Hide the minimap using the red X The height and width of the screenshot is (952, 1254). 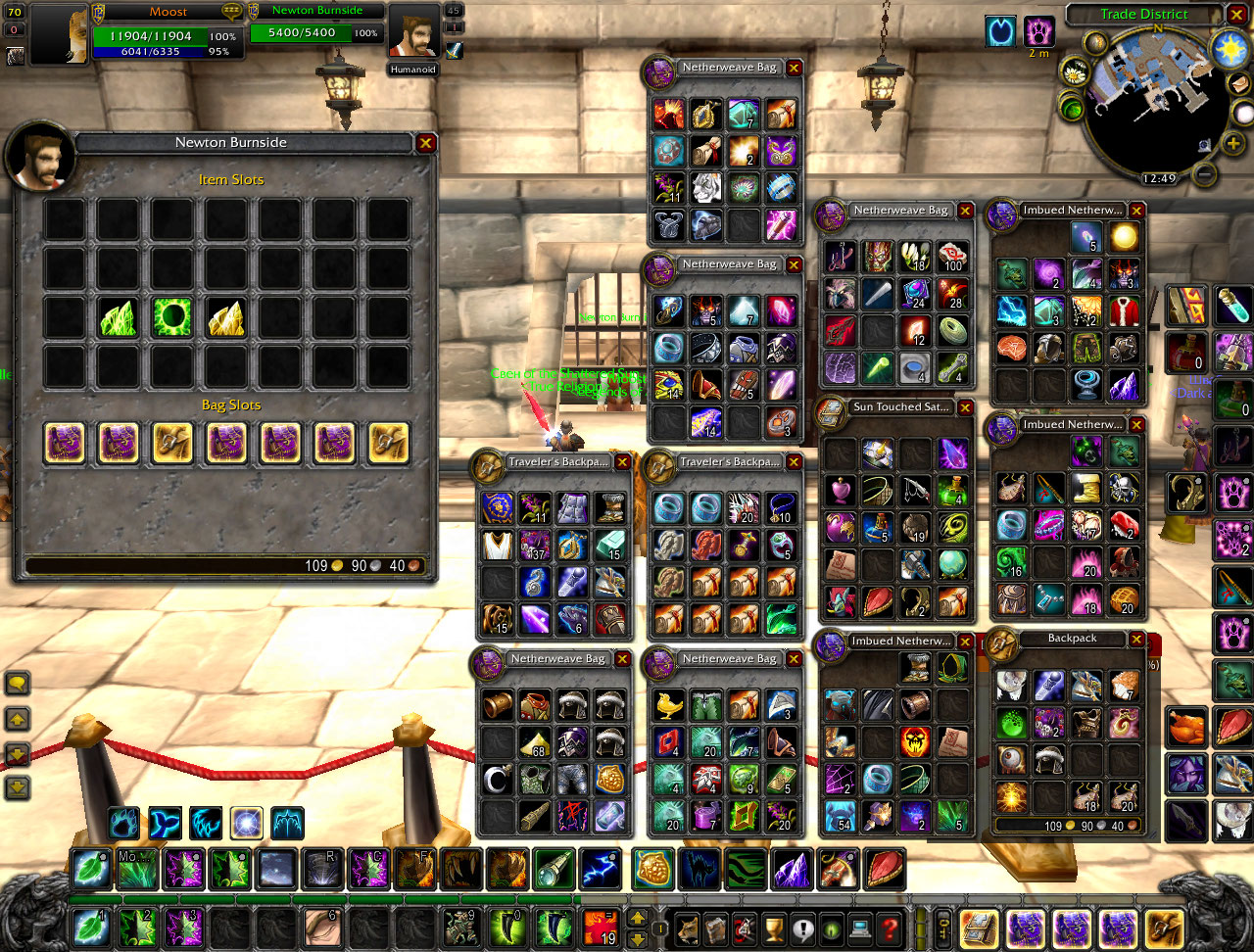tap(1236, 15)
